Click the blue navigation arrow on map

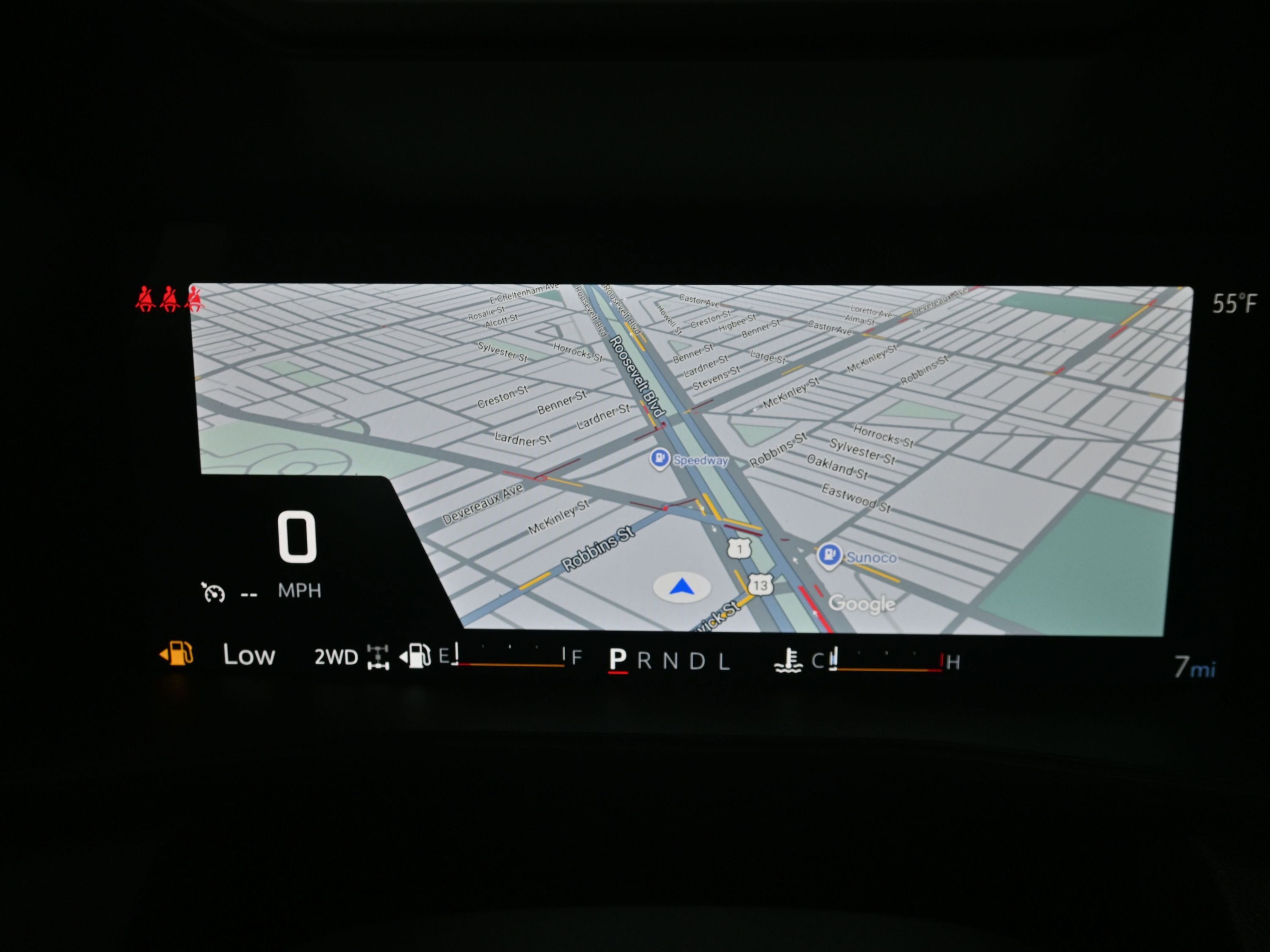pos(682,587)
